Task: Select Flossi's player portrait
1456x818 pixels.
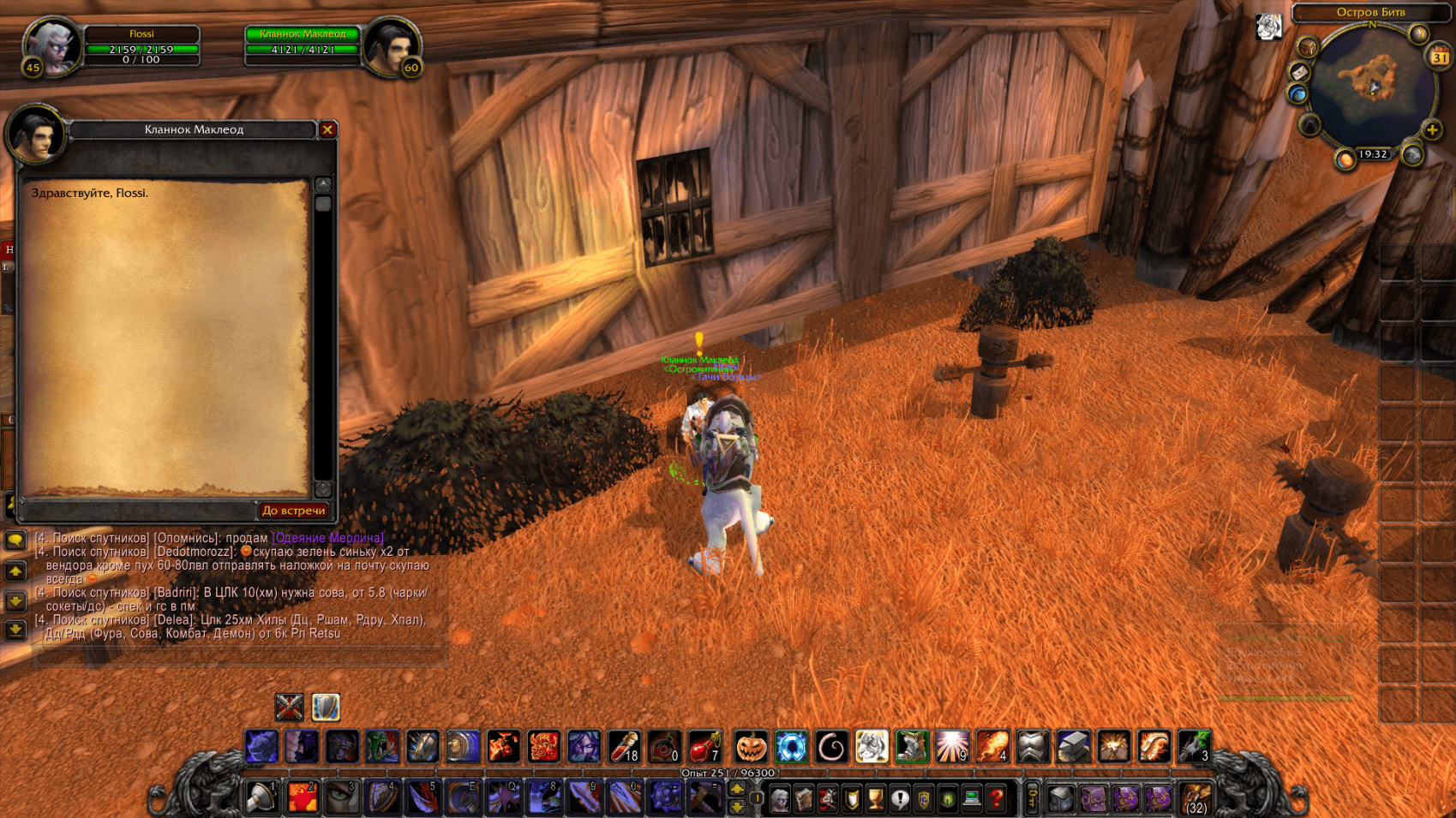Action: (x=53, y=46)
